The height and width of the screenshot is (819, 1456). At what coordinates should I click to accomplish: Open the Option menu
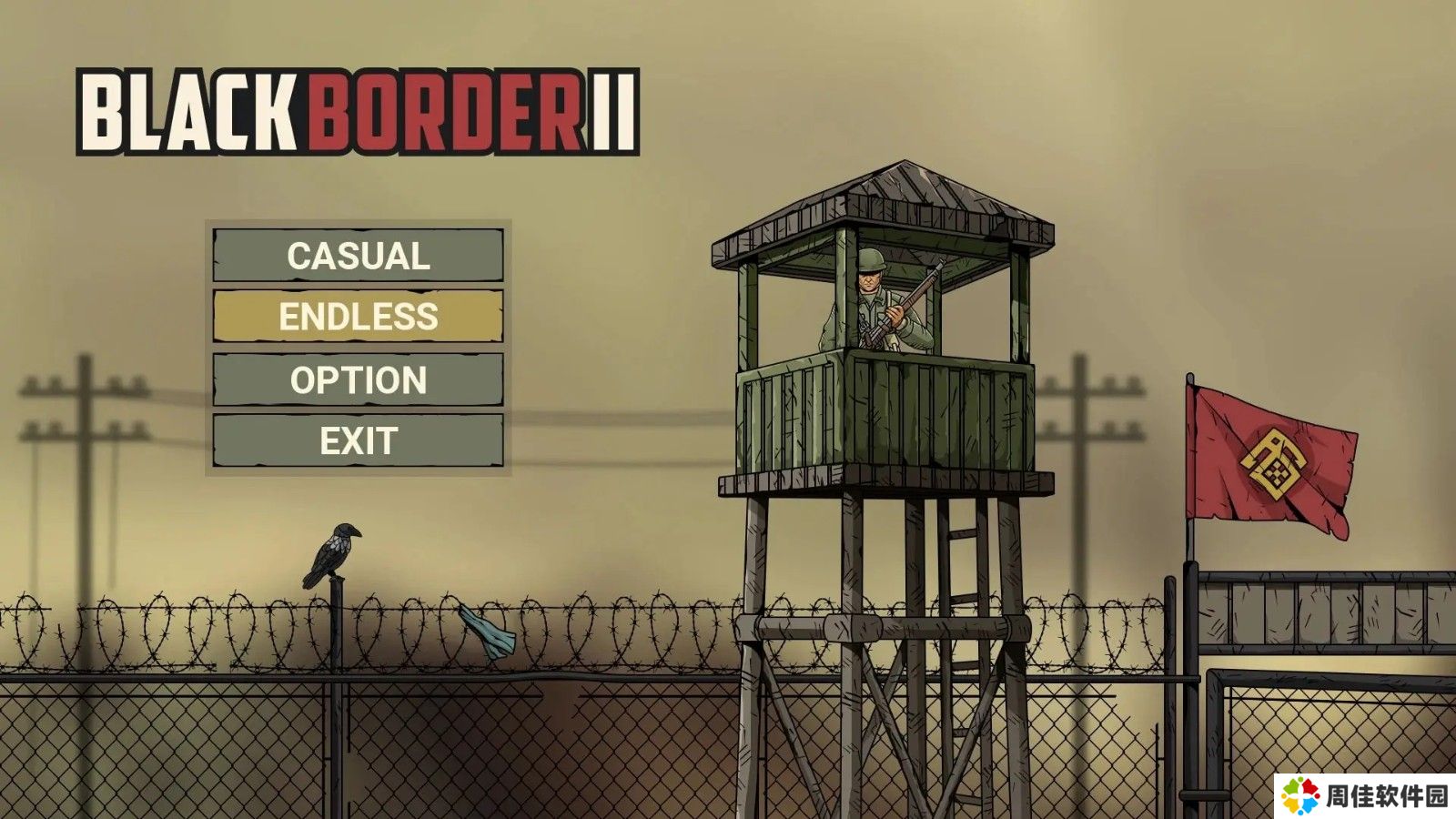pos(358,379)
